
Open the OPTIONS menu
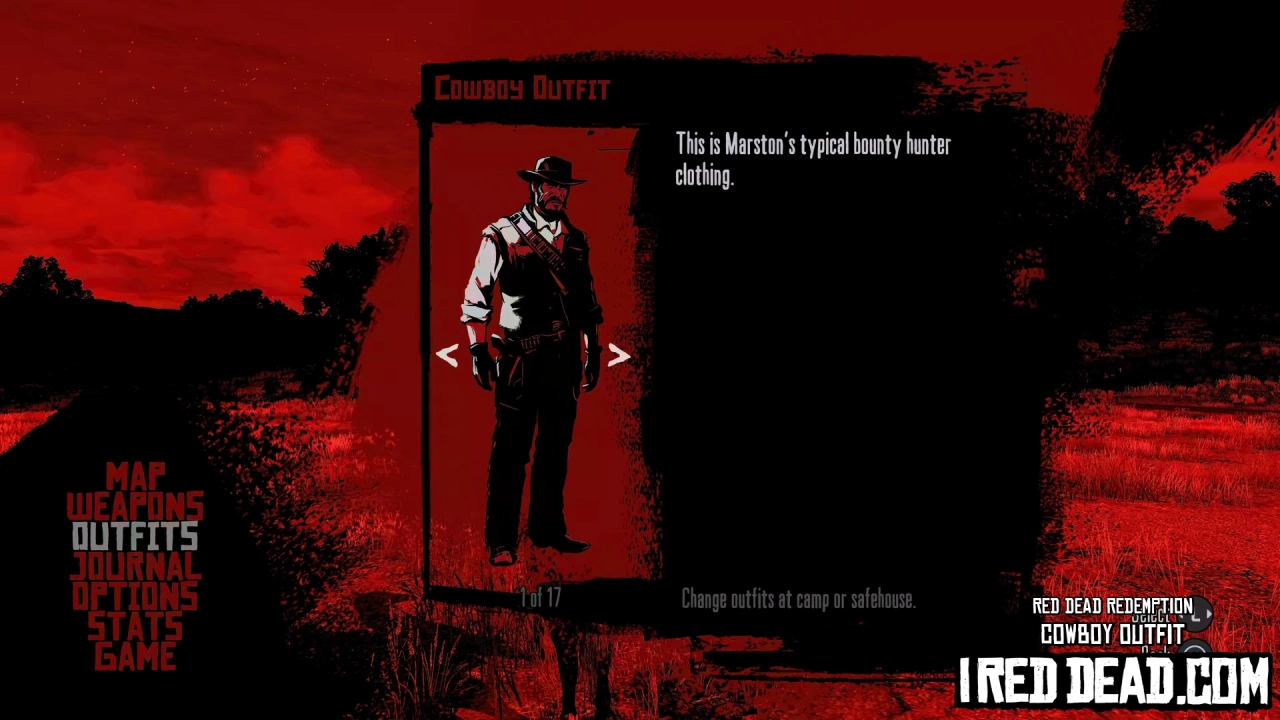tap(134, 596)
